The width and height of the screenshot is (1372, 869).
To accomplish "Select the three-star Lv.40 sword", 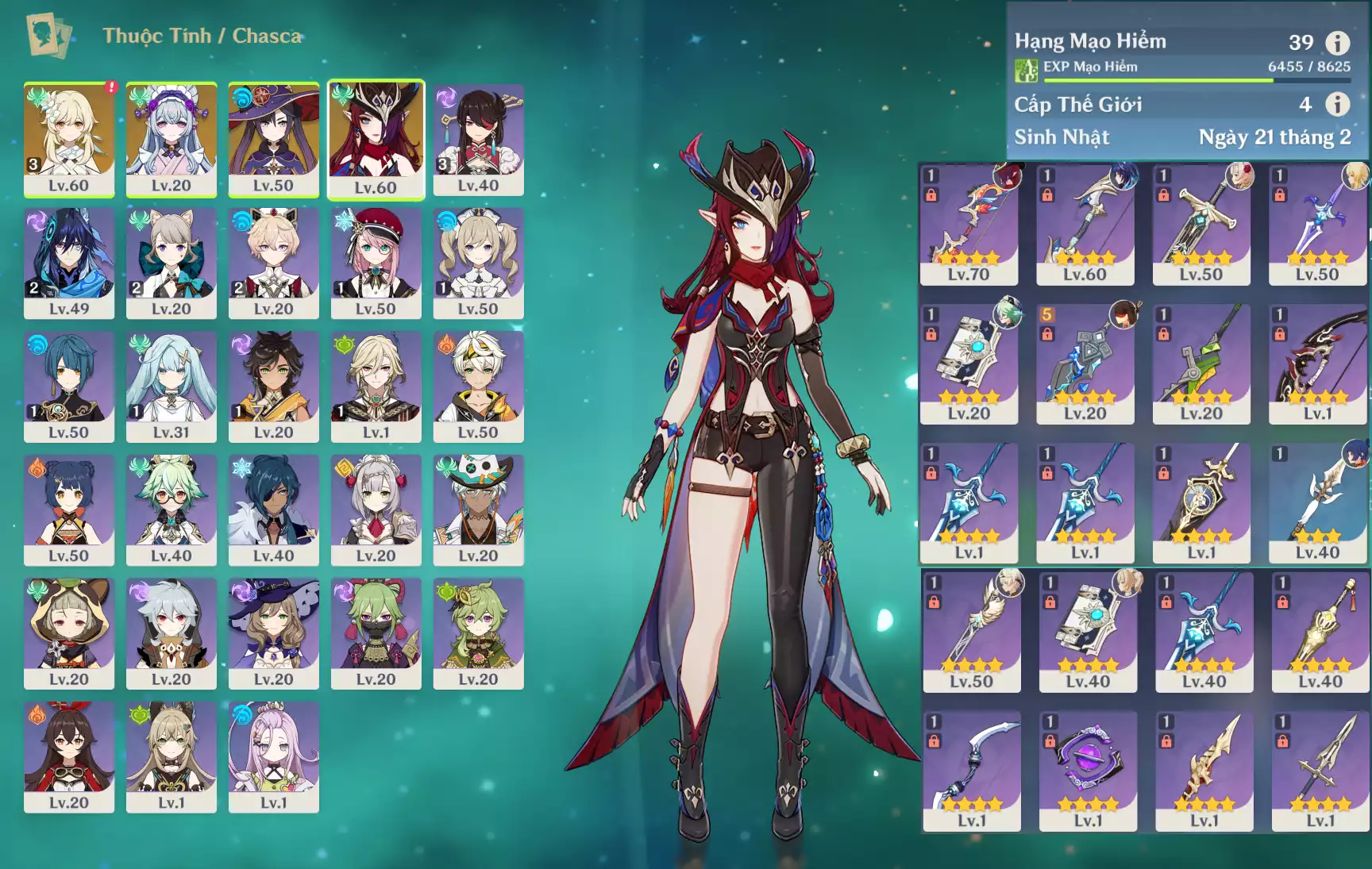I will coord(1318,502).
